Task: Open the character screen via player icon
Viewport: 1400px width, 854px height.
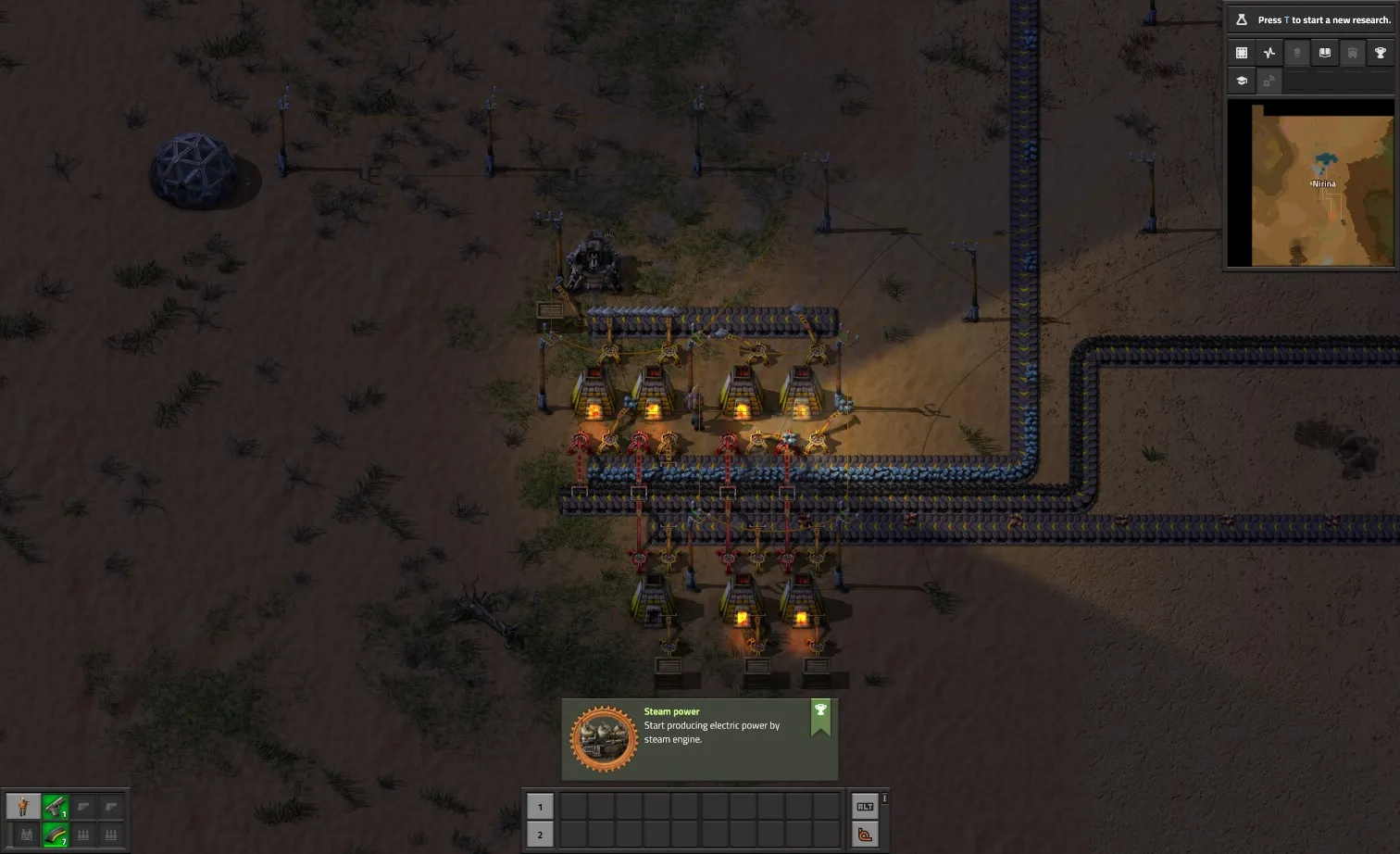Action: tap(23, 806)
